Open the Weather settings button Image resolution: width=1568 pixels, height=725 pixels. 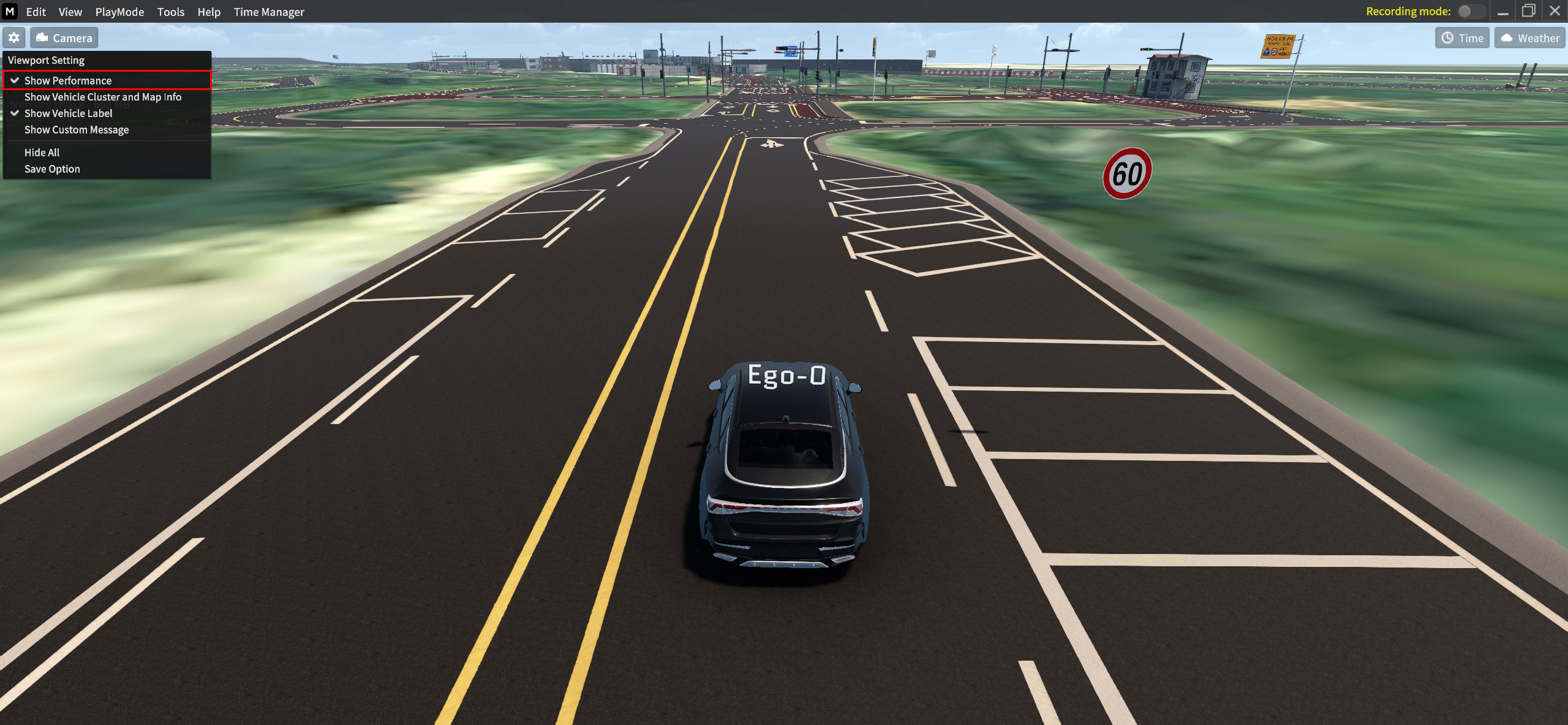point(1529,38)
